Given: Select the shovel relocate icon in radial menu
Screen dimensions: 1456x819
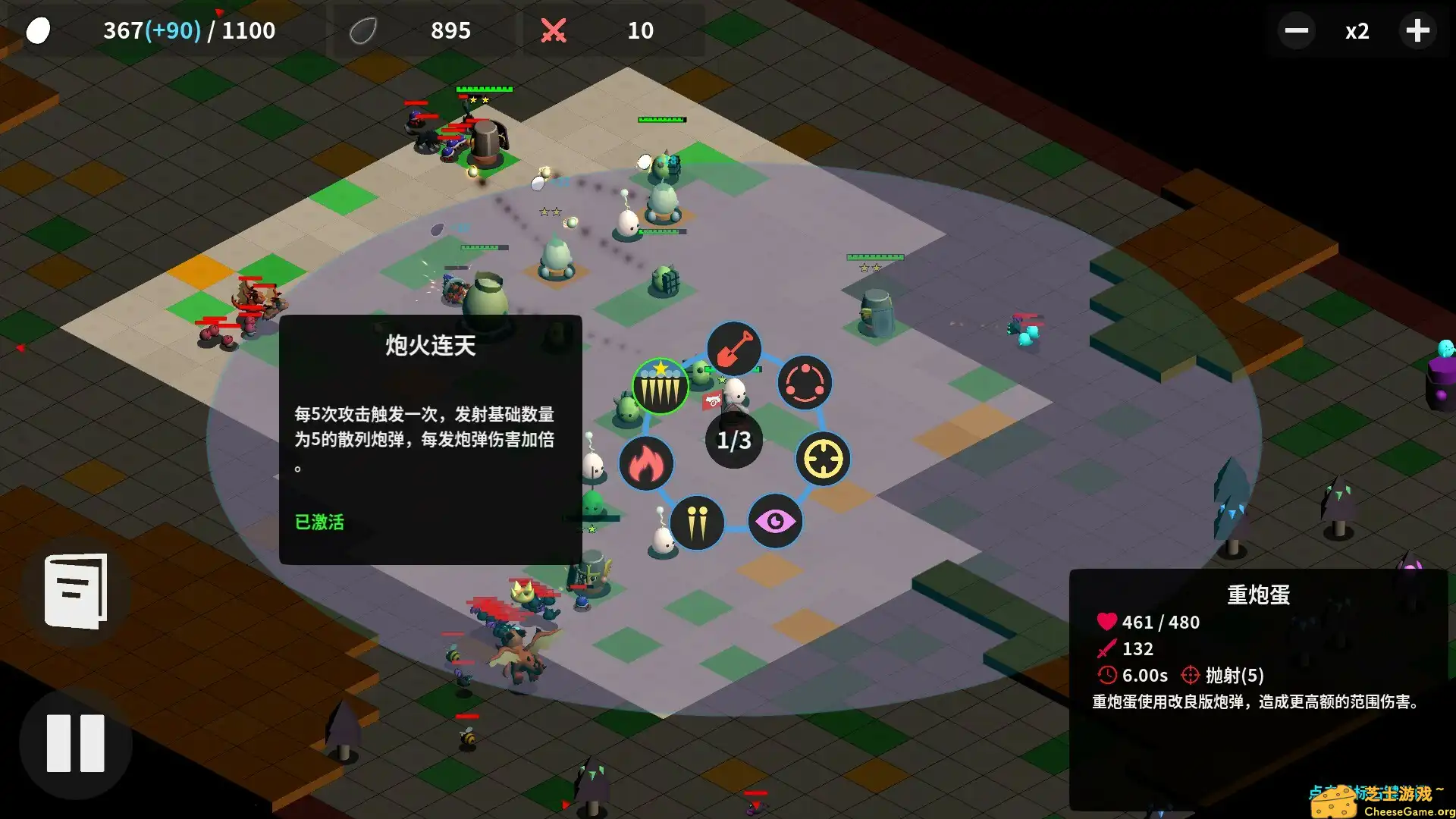Looking at the screenshot, I should [733, 349].
